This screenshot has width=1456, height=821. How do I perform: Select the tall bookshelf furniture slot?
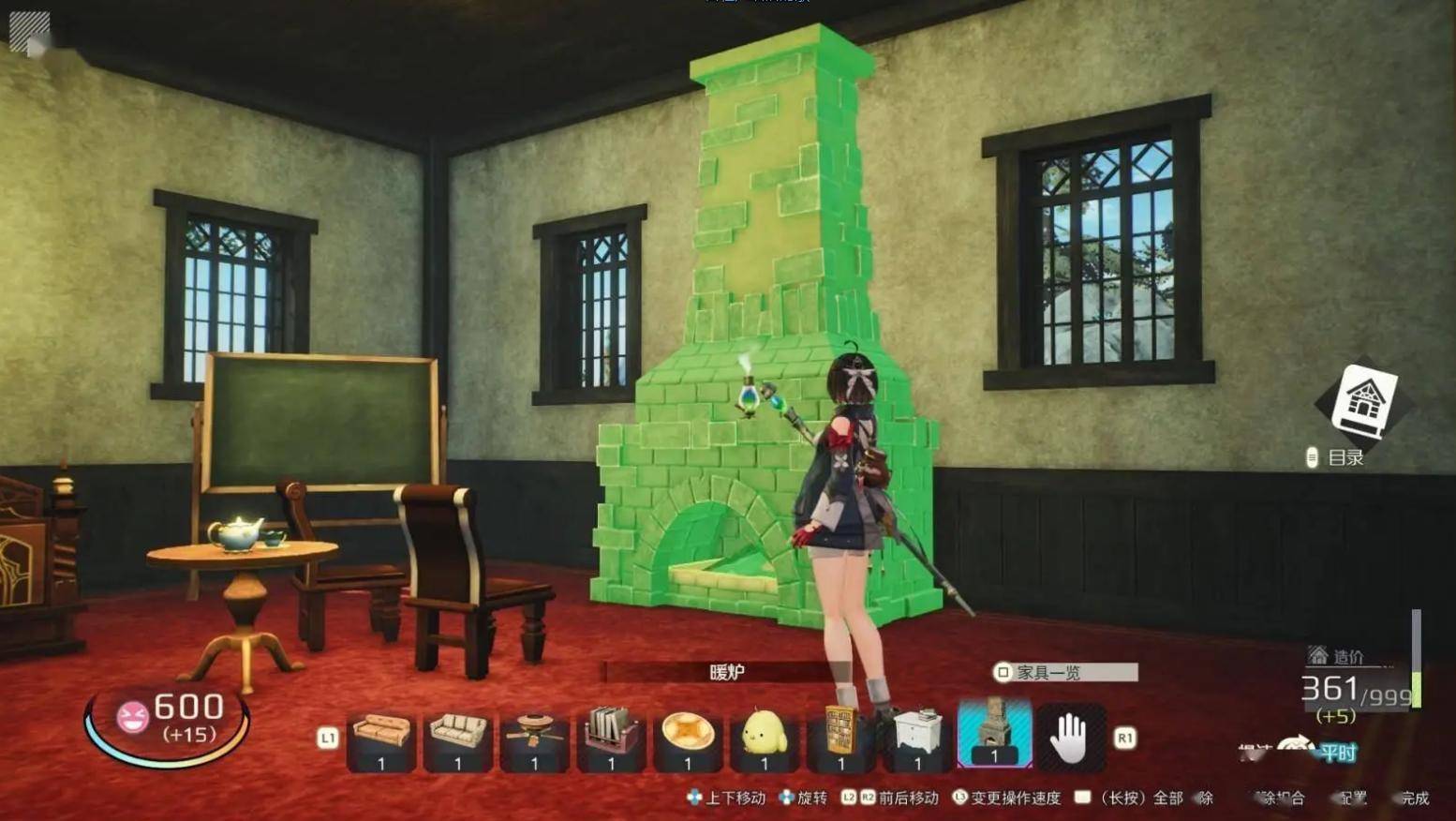click(840, 738)
